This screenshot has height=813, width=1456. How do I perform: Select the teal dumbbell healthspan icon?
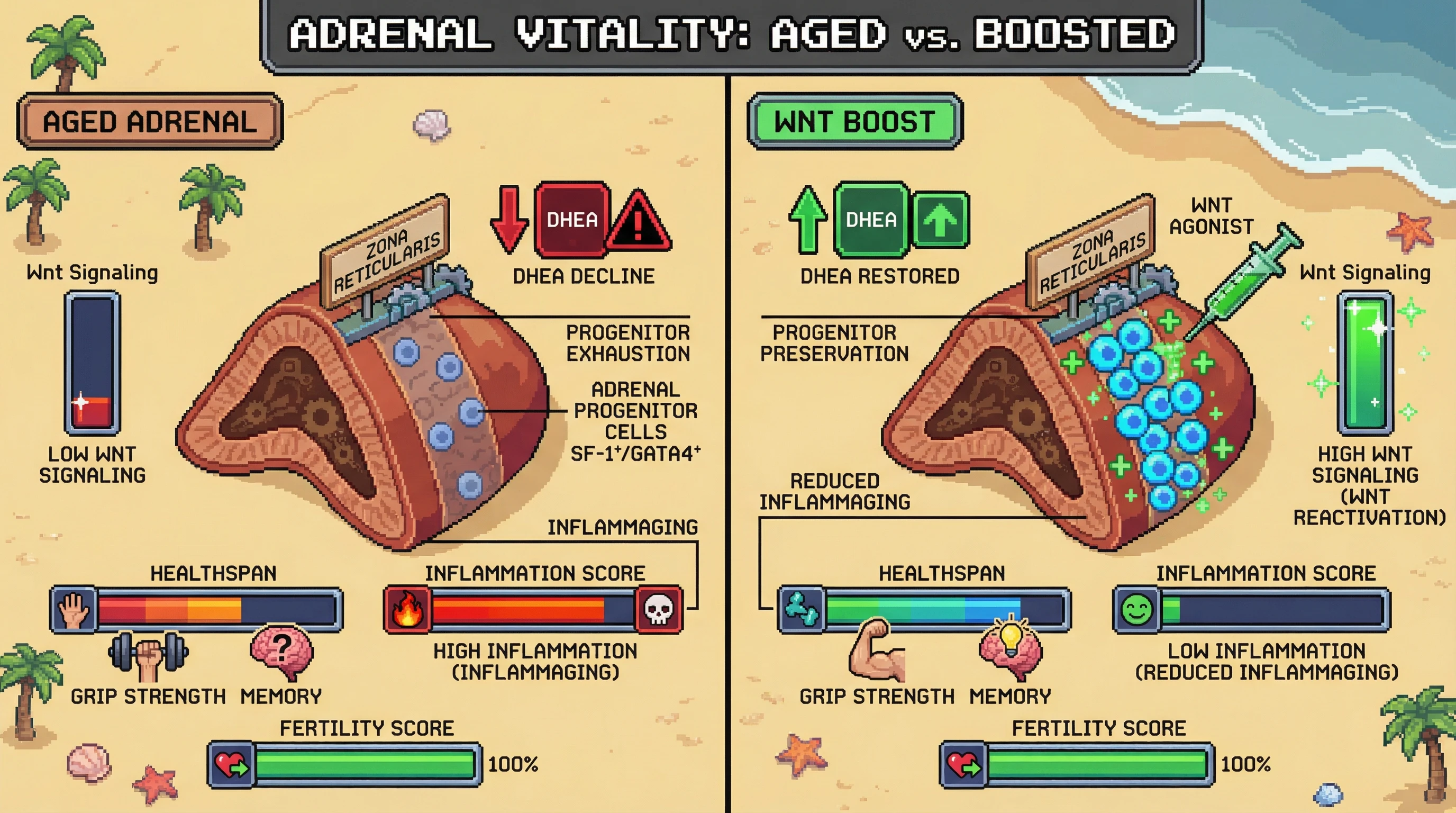pyautogui.click(x=802, y=609)
